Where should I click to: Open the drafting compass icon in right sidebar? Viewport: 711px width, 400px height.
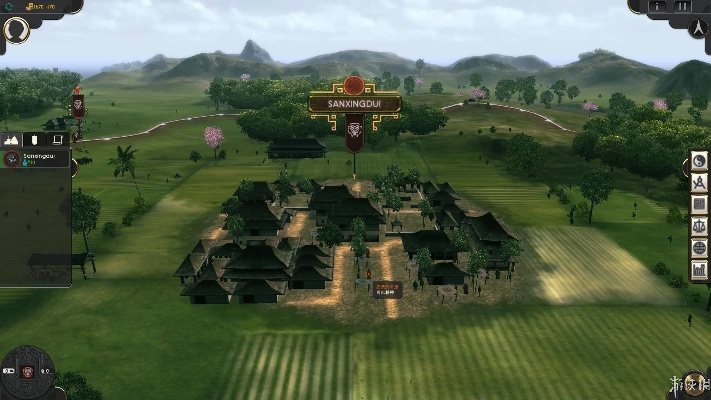699,183
